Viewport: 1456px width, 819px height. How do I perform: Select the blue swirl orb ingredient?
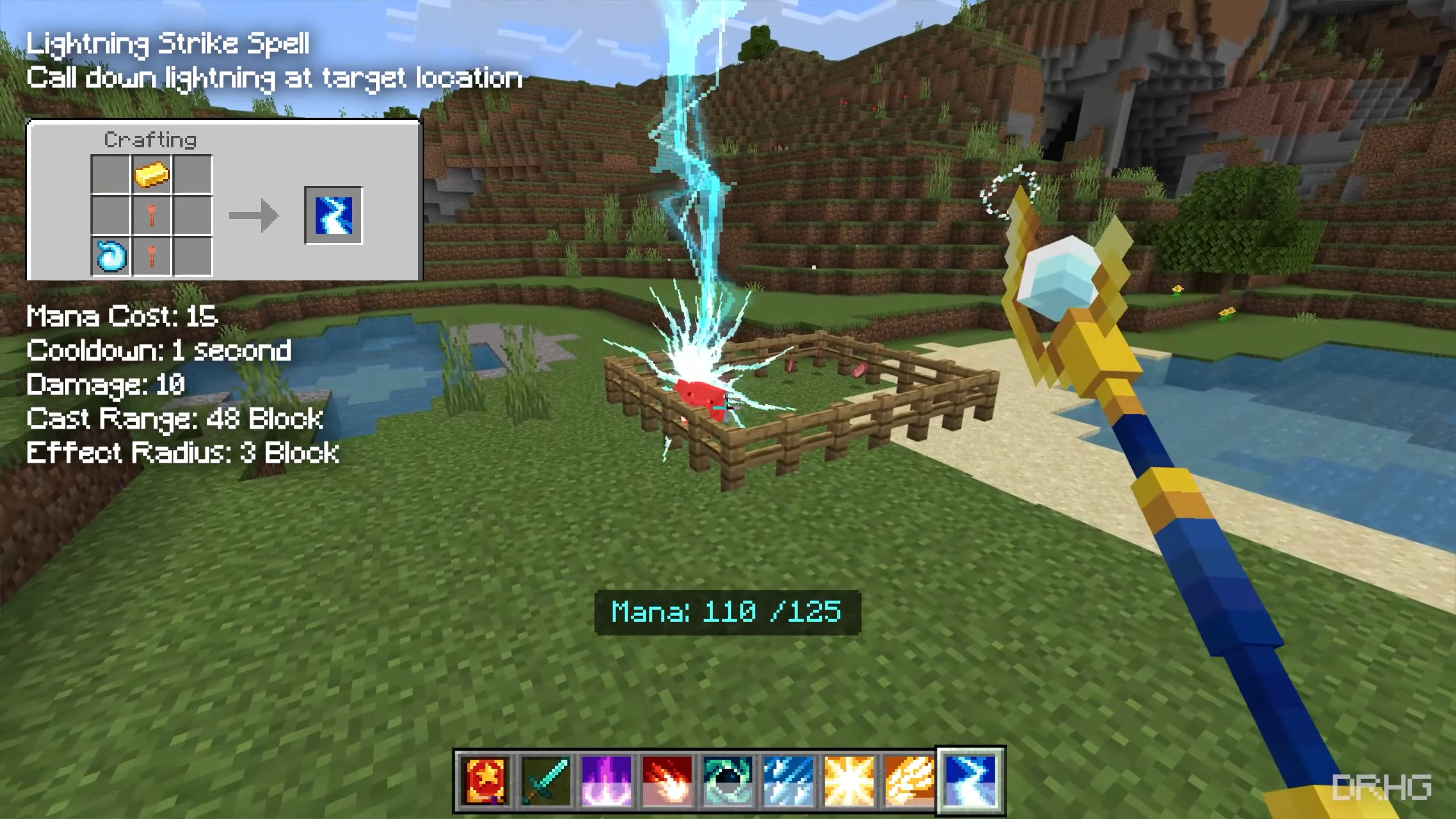point(111,257)
